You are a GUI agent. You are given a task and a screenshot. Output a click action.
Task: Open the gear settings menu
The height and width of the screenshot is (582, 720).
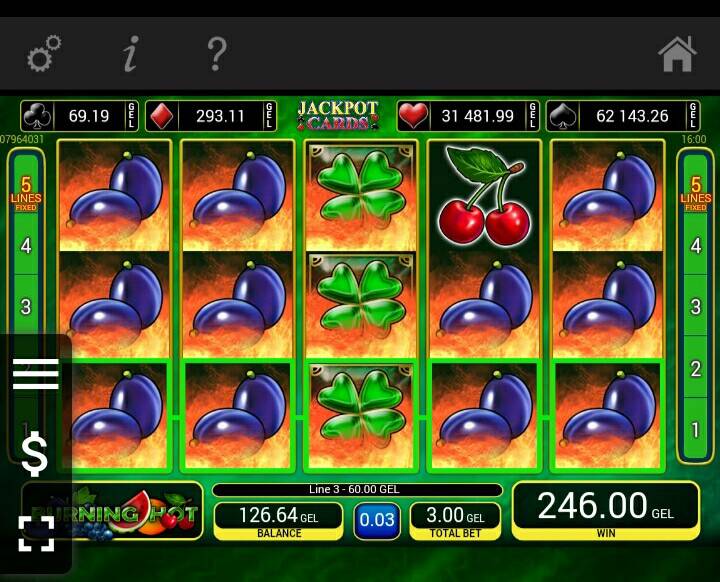pyautogui.click(x=44, y=54)
